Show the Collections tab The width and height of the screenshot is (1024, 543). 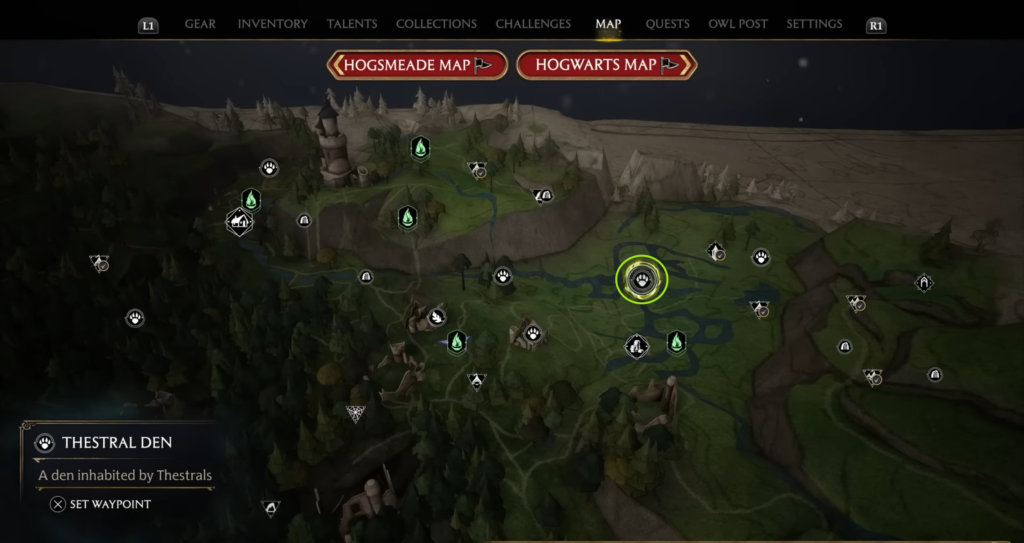[x=436, y=24]
